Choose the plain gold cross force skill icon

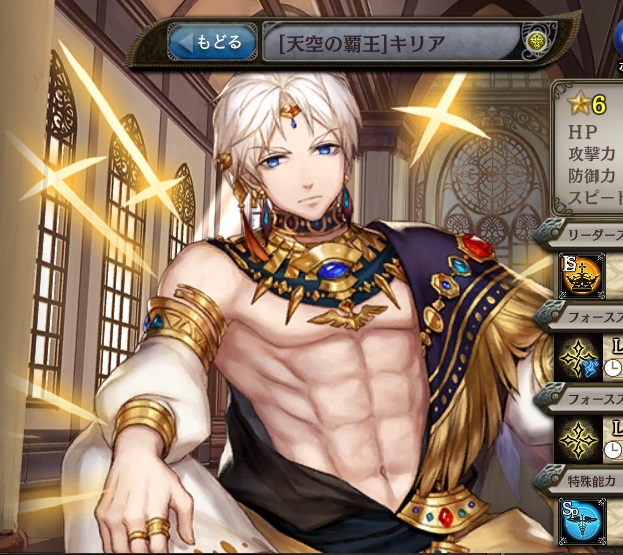coord(581,439)
